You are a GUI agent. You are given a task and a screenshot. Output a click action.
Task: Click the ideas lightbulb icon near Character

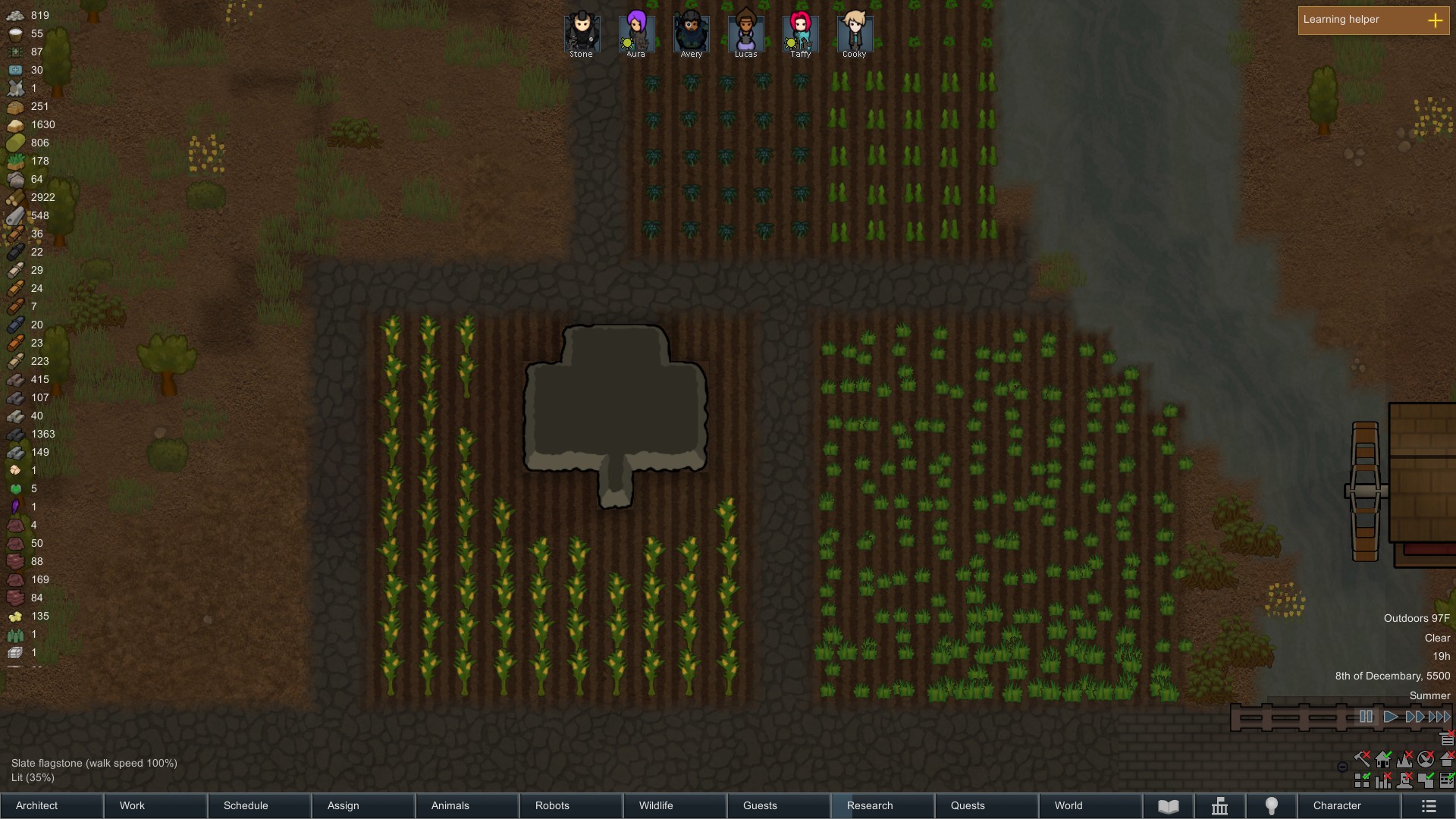pos(1270,806)
